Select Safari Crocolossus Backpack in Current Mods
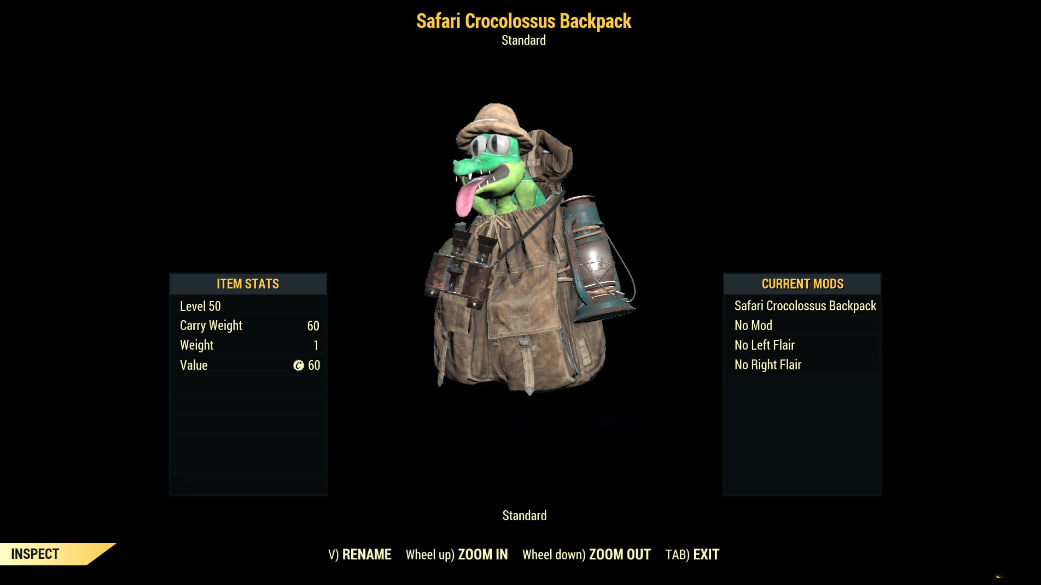The width and height of the screenshot is (1041, 585). [804, 305]
